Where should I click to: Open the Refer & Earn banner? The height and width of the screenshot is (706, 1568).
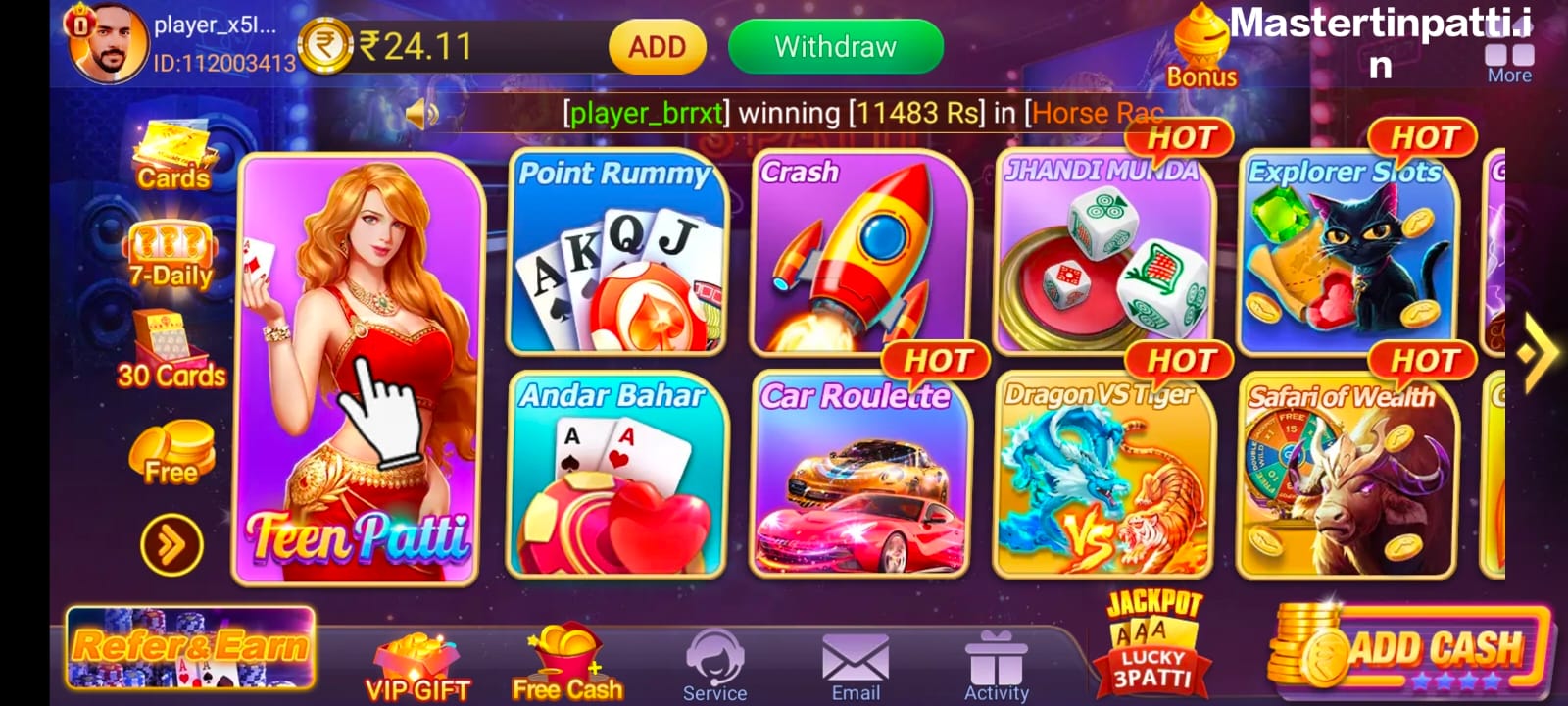pos(191,647)
